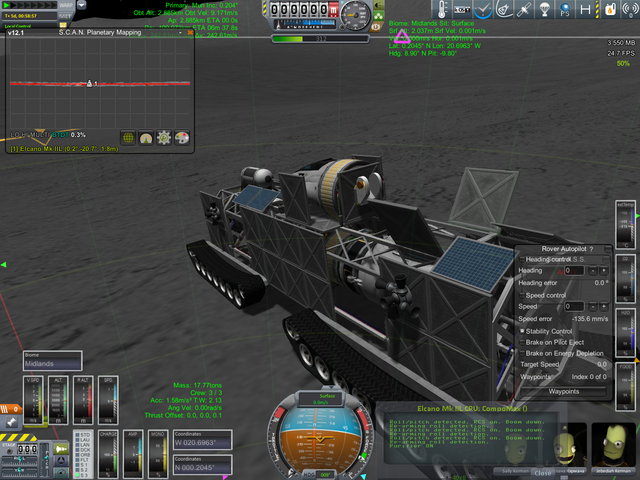Enable Brake on Energy Depletion
The image size is (640, 480).
tap(522, 353)
